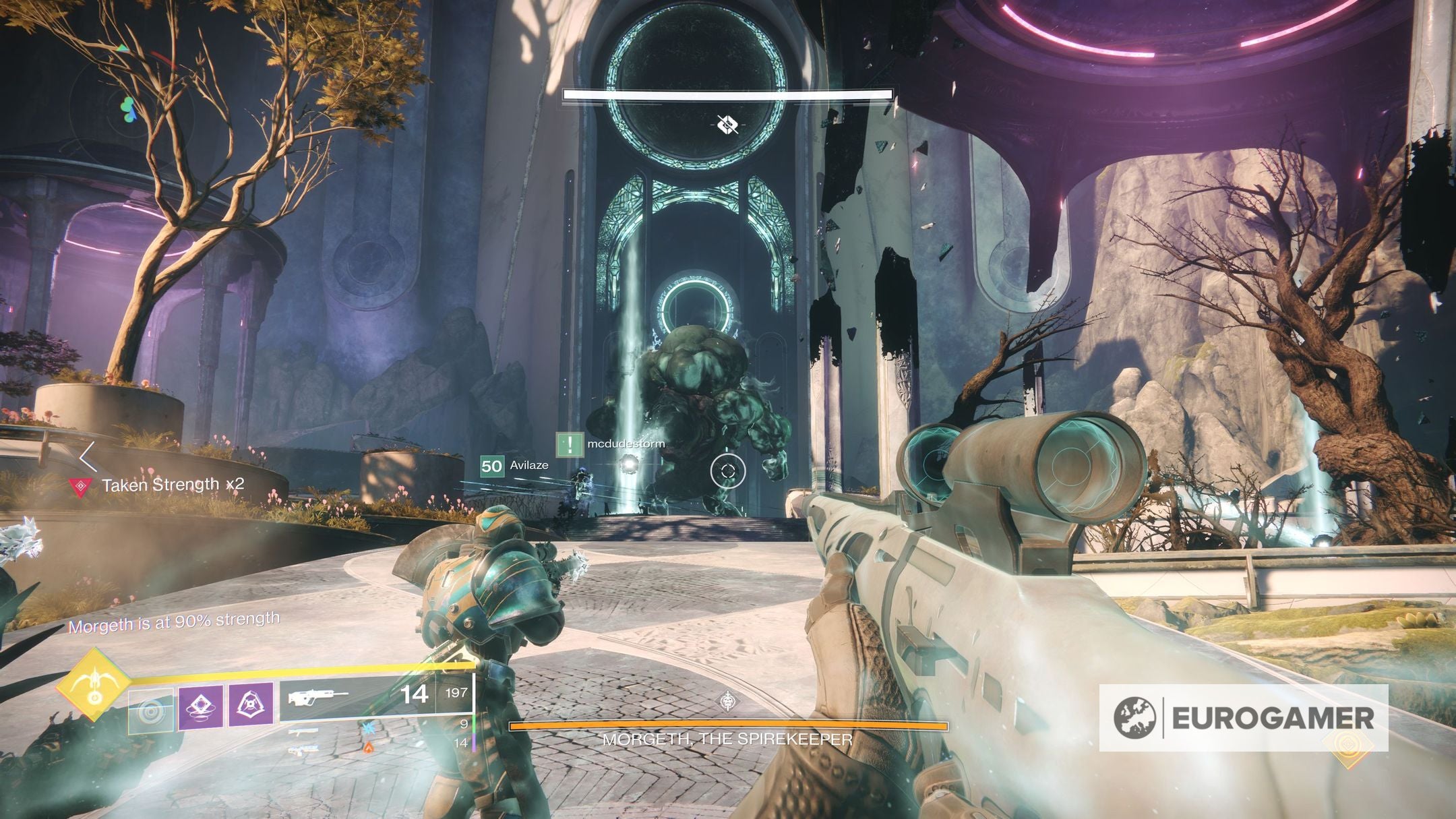Viewport: 1456px width, 819px height.
Task: Switch to the bottom heavy weapon icon
Action: 305,749
